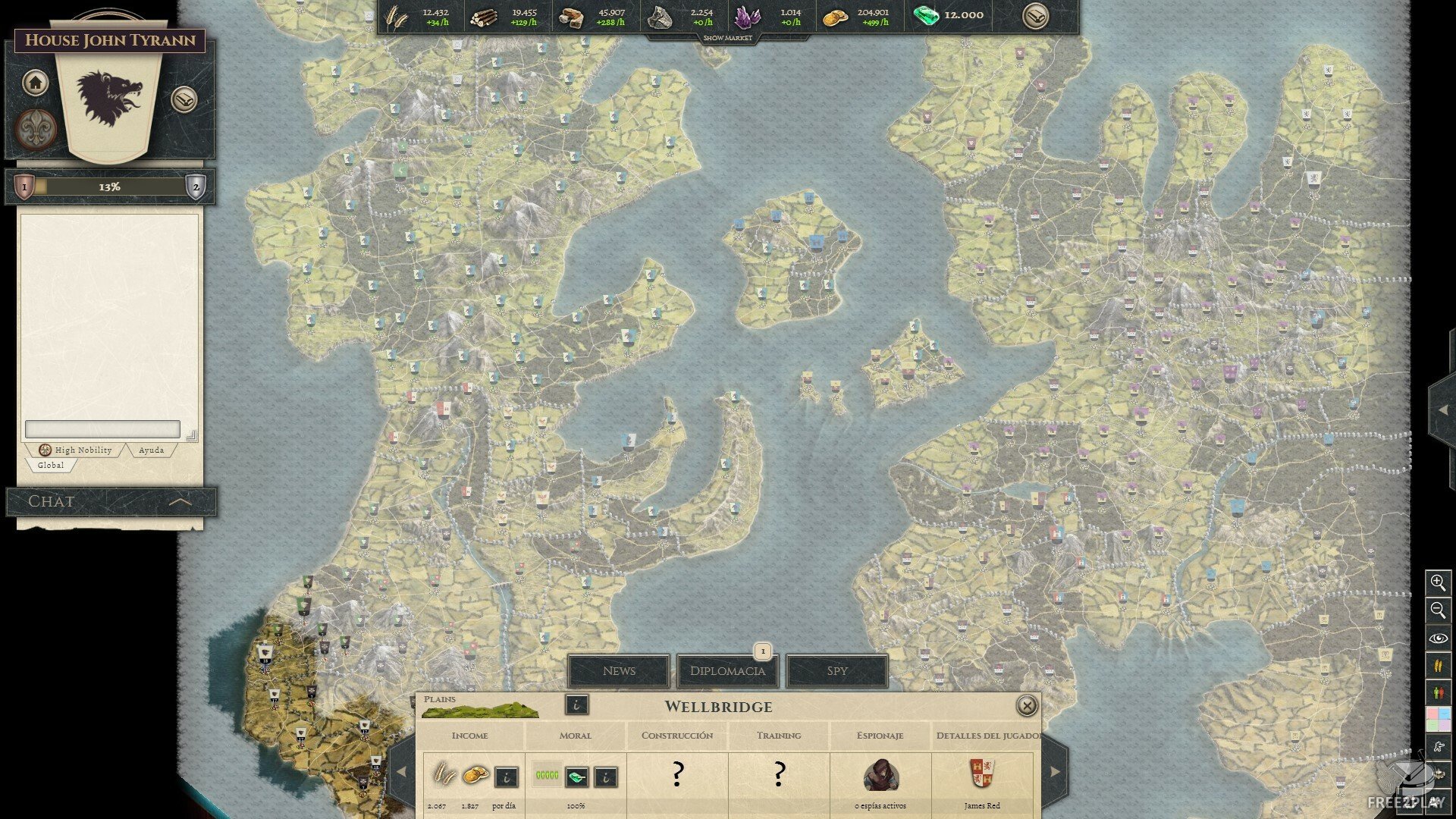View the hooded spy portrait under Espionaje
1456x819 pixels.
point(880,775)
